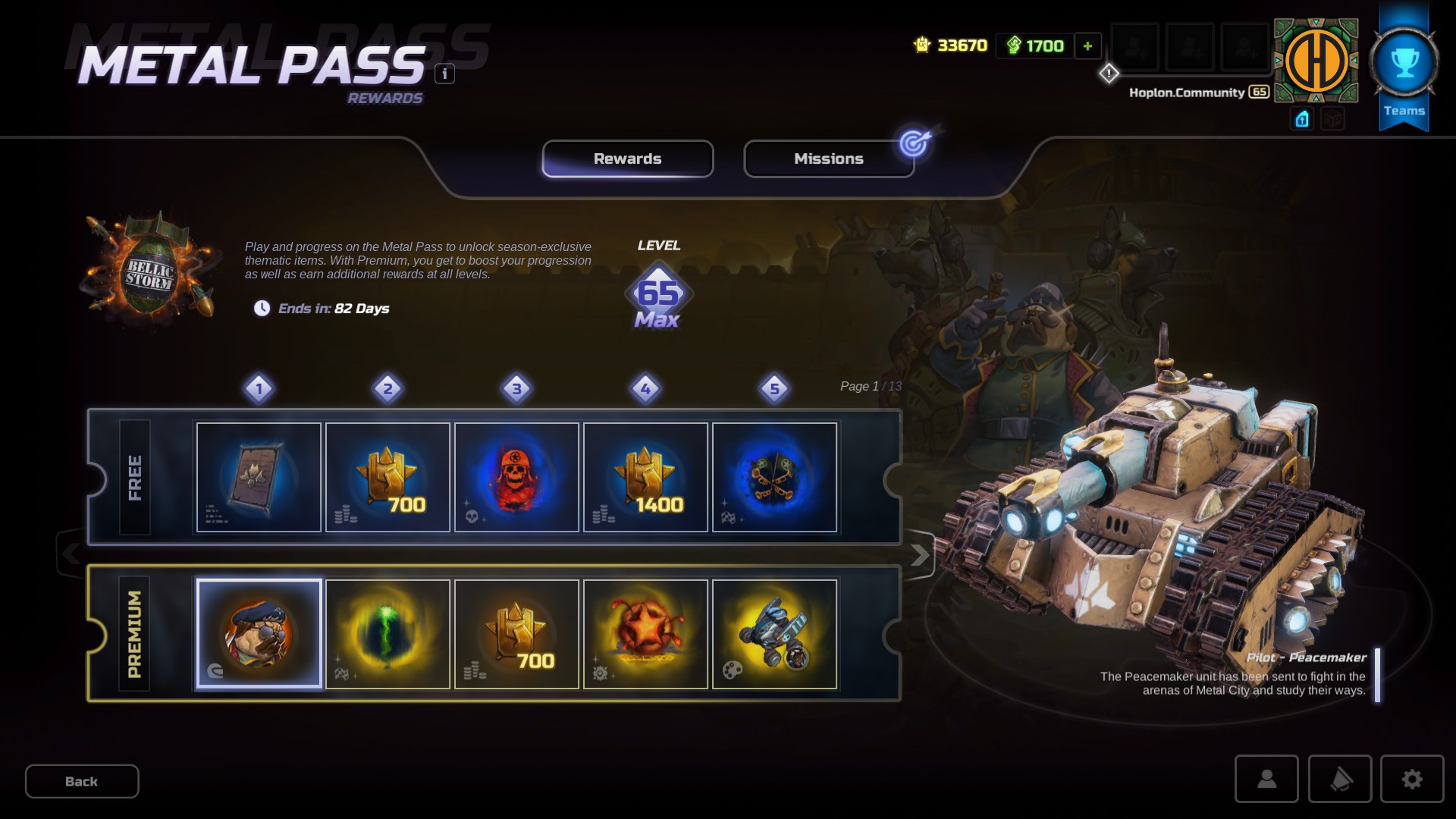
Task: Click the Back button
Action: click(81, 781)
